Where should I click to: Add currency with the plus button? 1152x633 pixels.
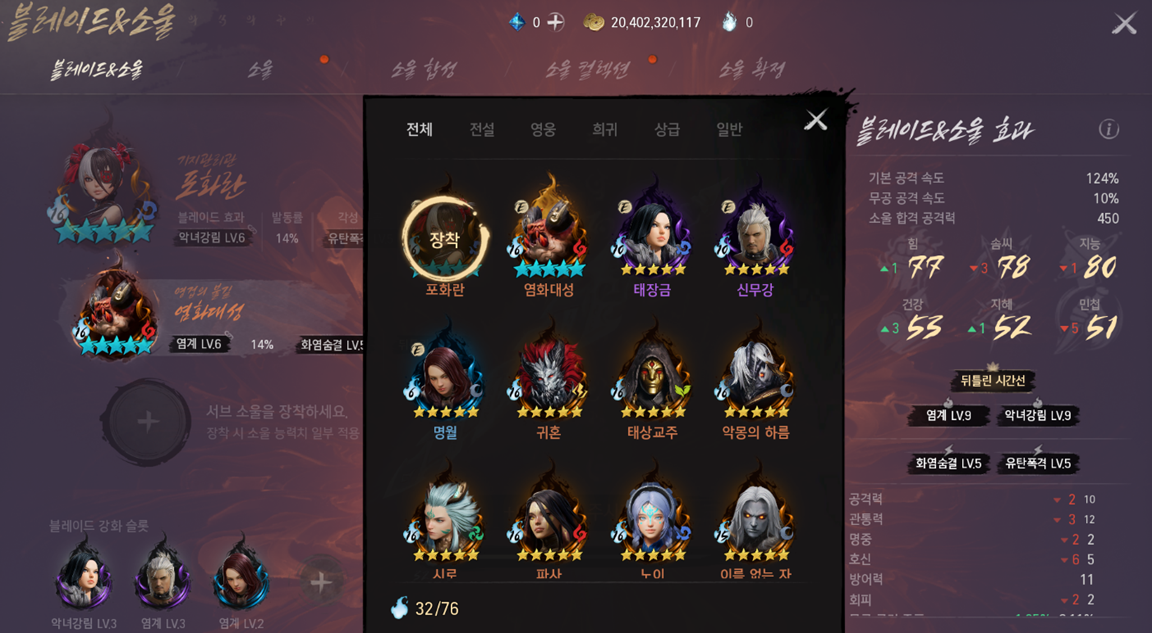(556, 22)
